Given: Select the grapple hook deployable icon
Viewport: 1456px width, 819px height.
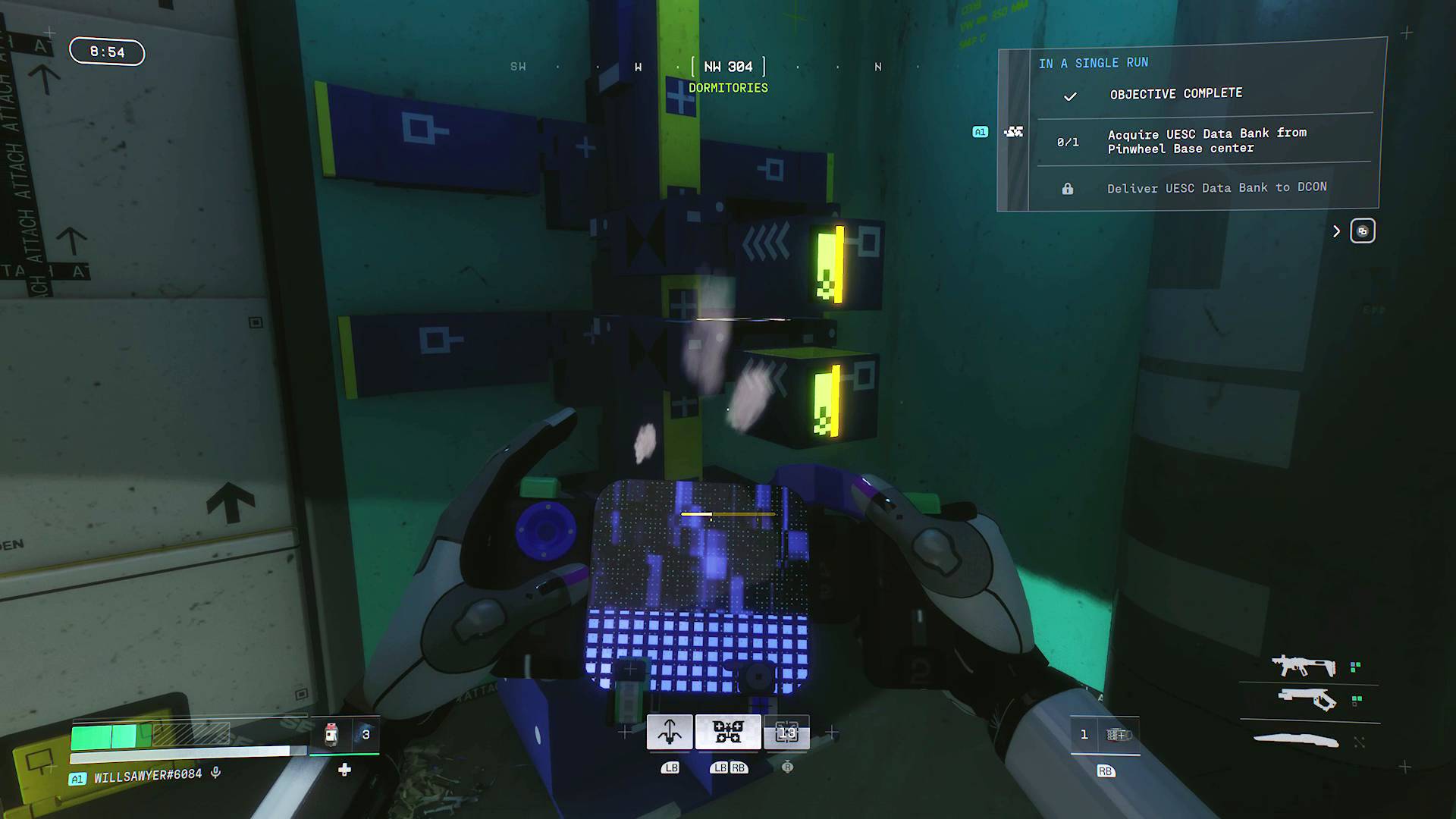Looking at the screenshot, I should 668,730.
